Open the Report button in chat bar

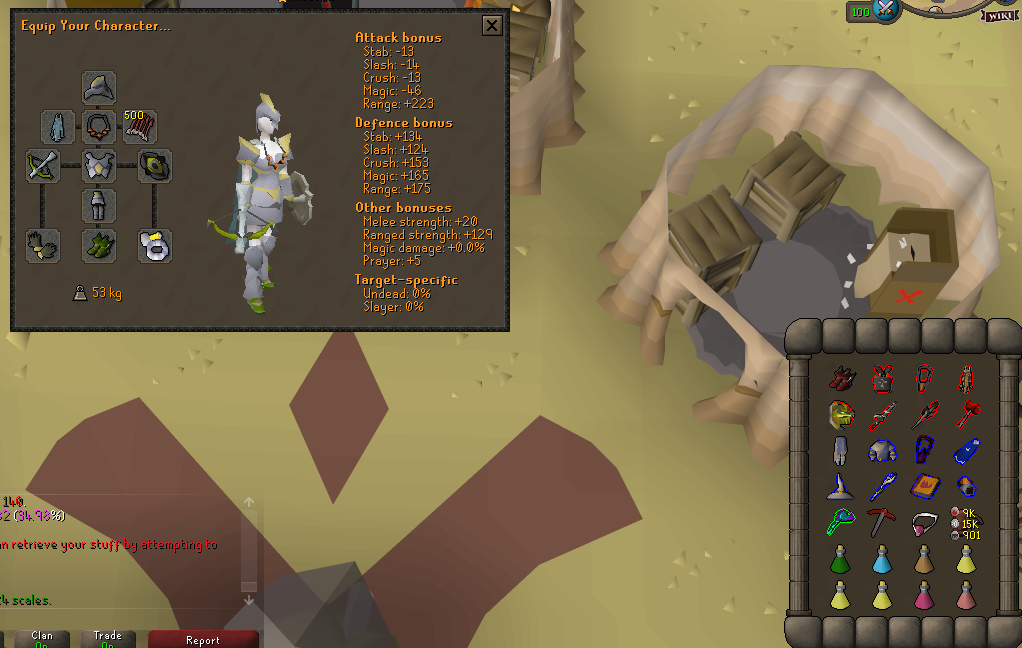click(x=203, y=639)
